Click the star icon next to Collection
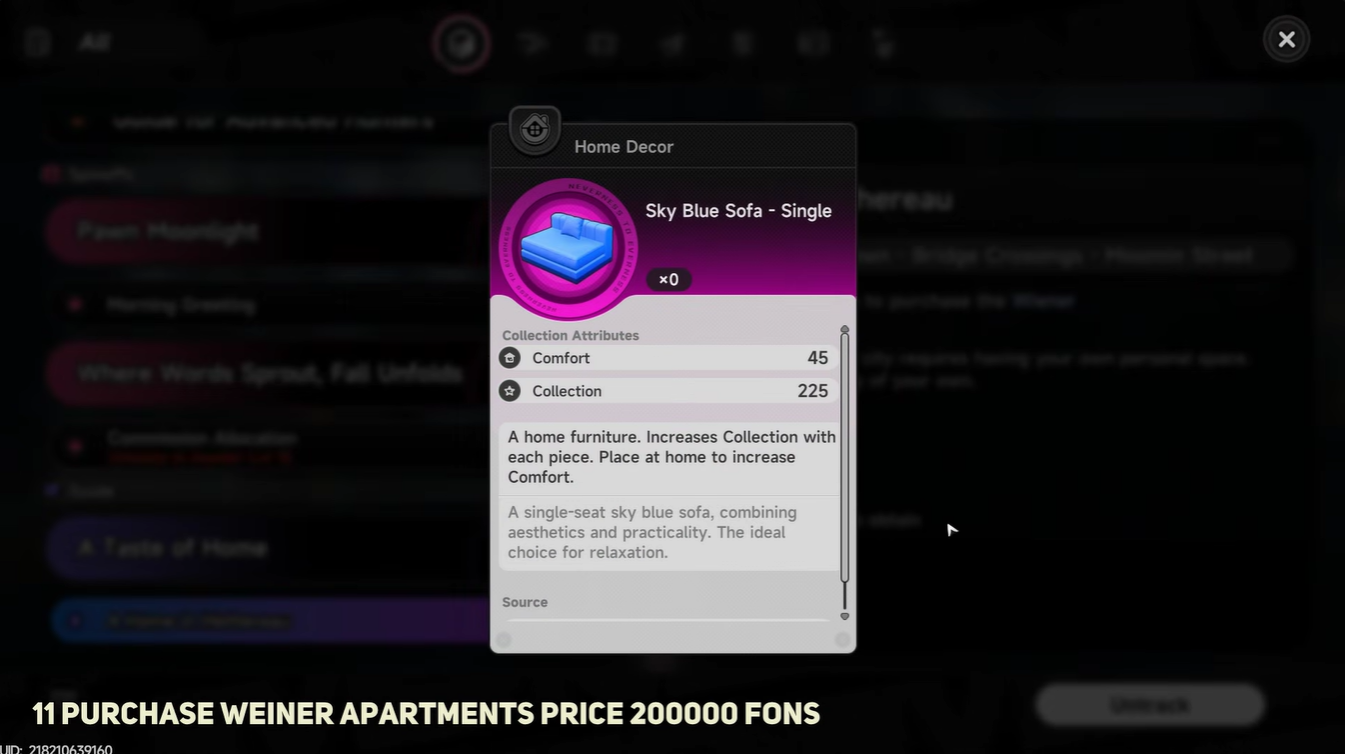The image size is (1345, 754). (510, 390)
